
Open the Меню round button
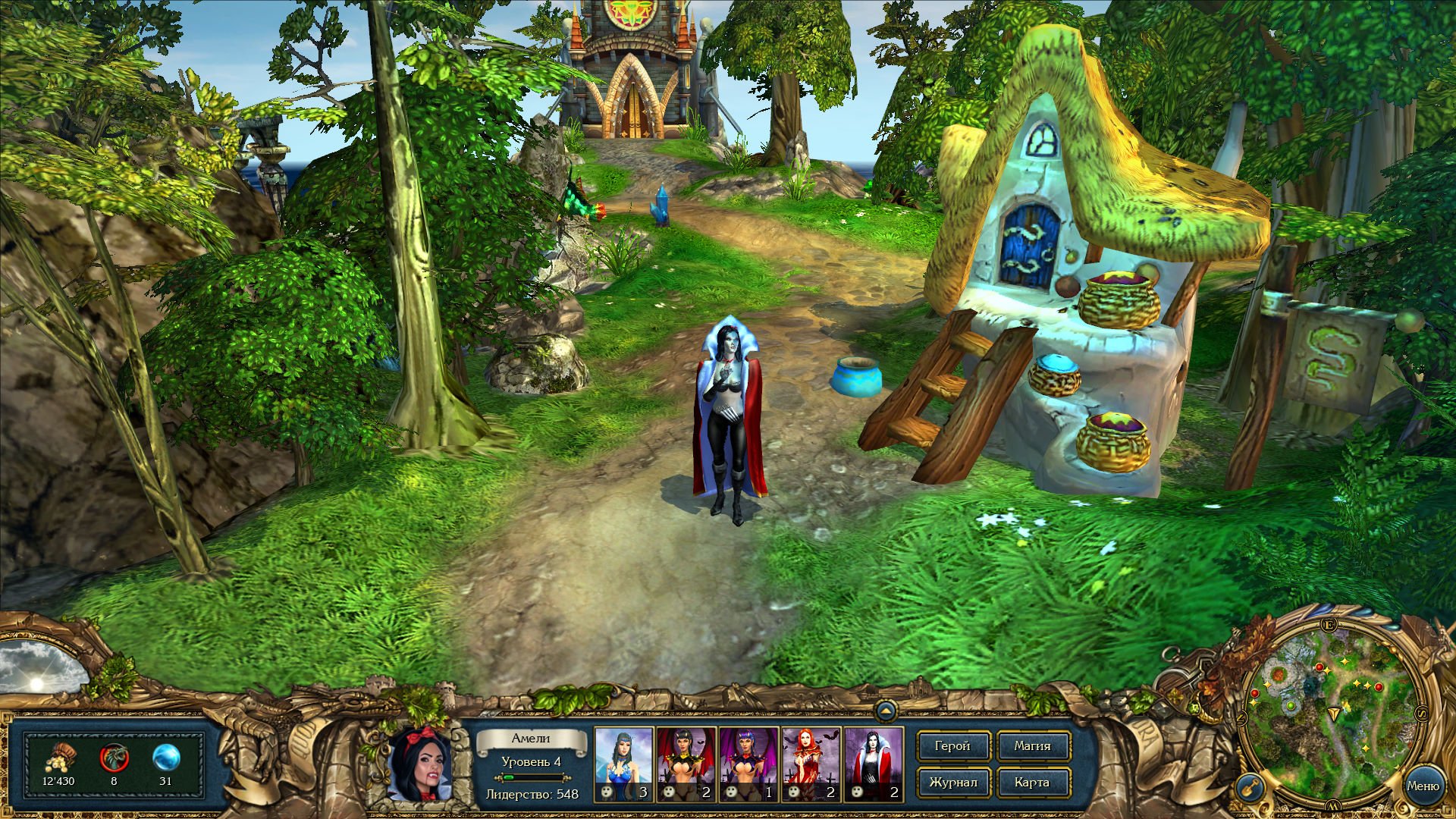click(x=1423, y=786)
